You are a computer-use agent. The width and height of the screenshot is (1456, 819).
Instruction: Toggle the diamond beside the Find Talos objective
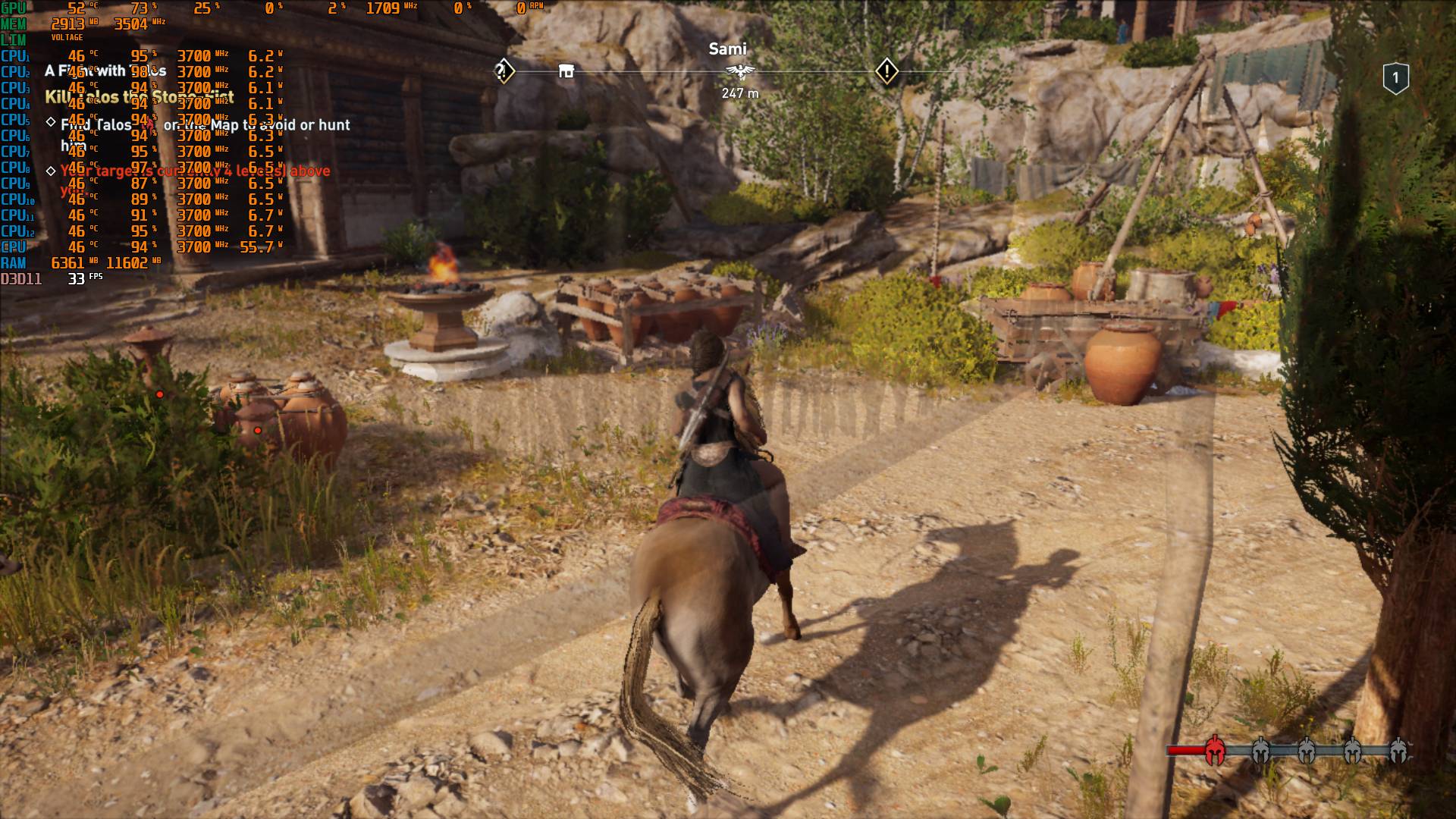tap(50, 120)
